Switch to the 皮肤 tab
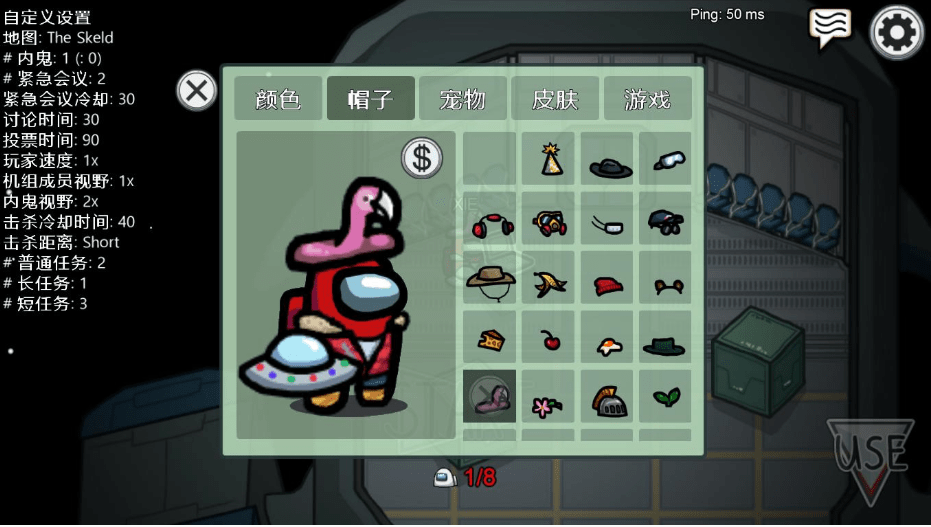The height and width of the screenshot is (527, 931). [x=555, y=99]
